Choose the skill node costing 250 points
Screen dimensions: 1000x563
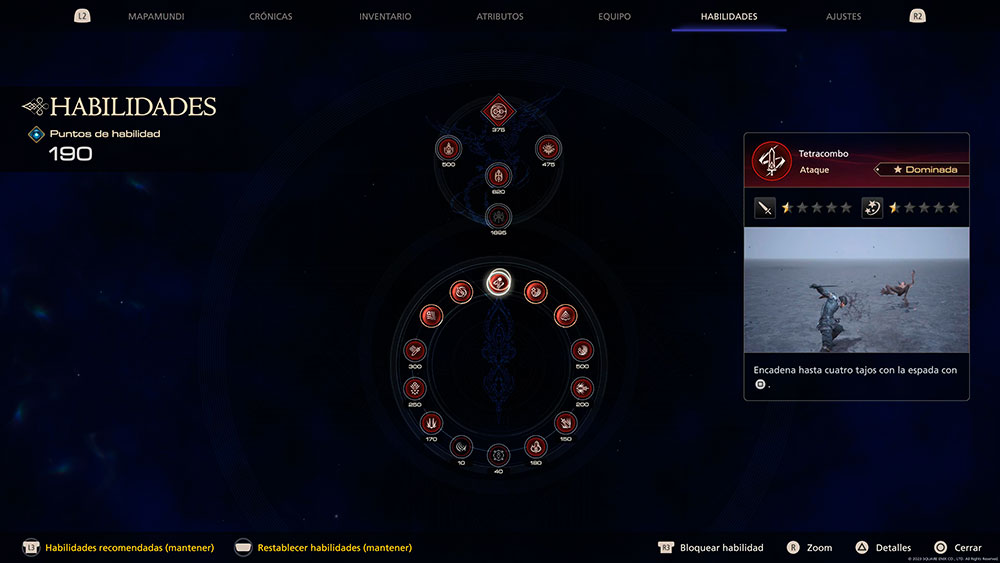(414, 388)
